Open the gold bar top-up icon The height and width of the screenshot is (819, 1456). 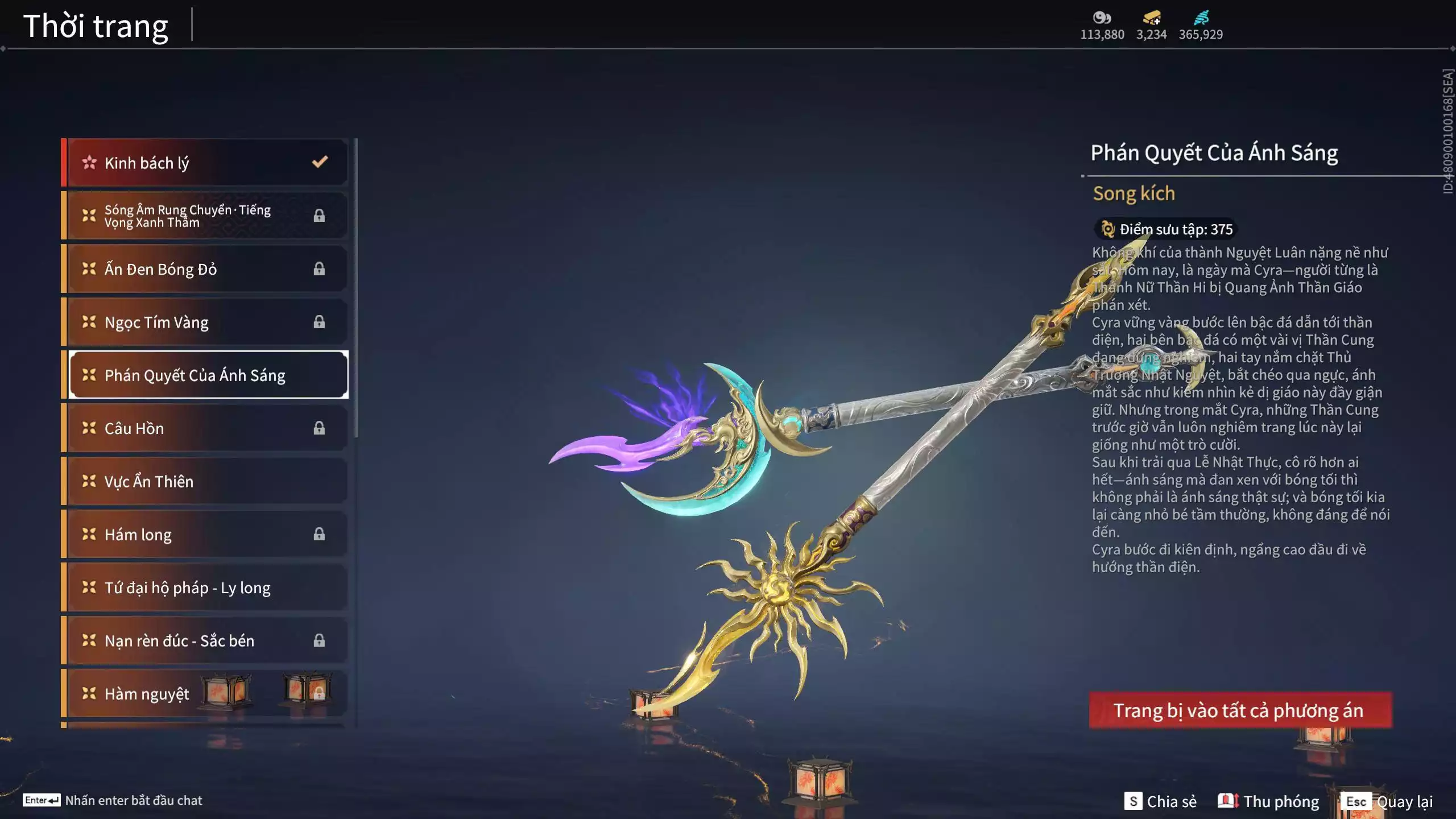pos(1151,18)
